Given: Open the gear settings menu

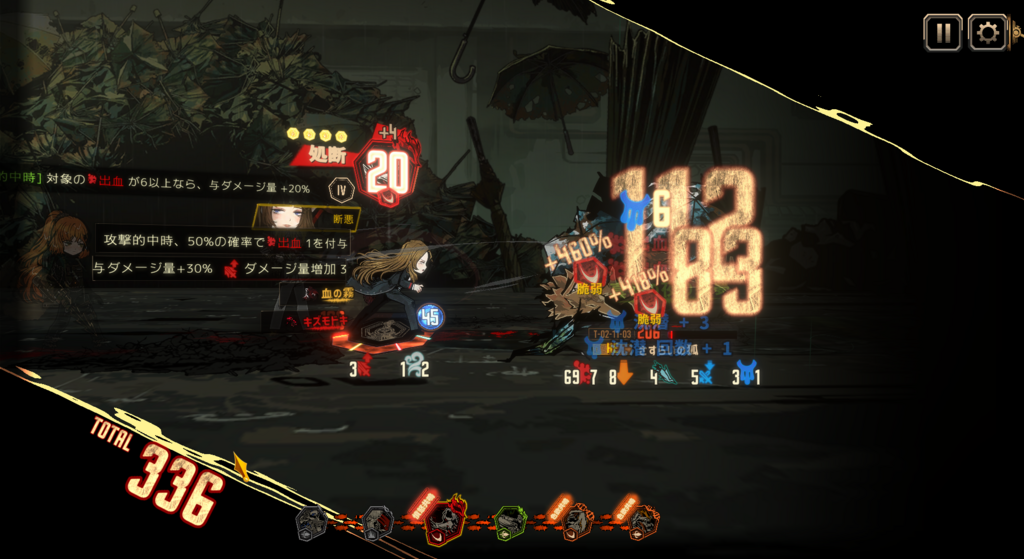Looking at the screenshot, I should (x=988, y=33).
